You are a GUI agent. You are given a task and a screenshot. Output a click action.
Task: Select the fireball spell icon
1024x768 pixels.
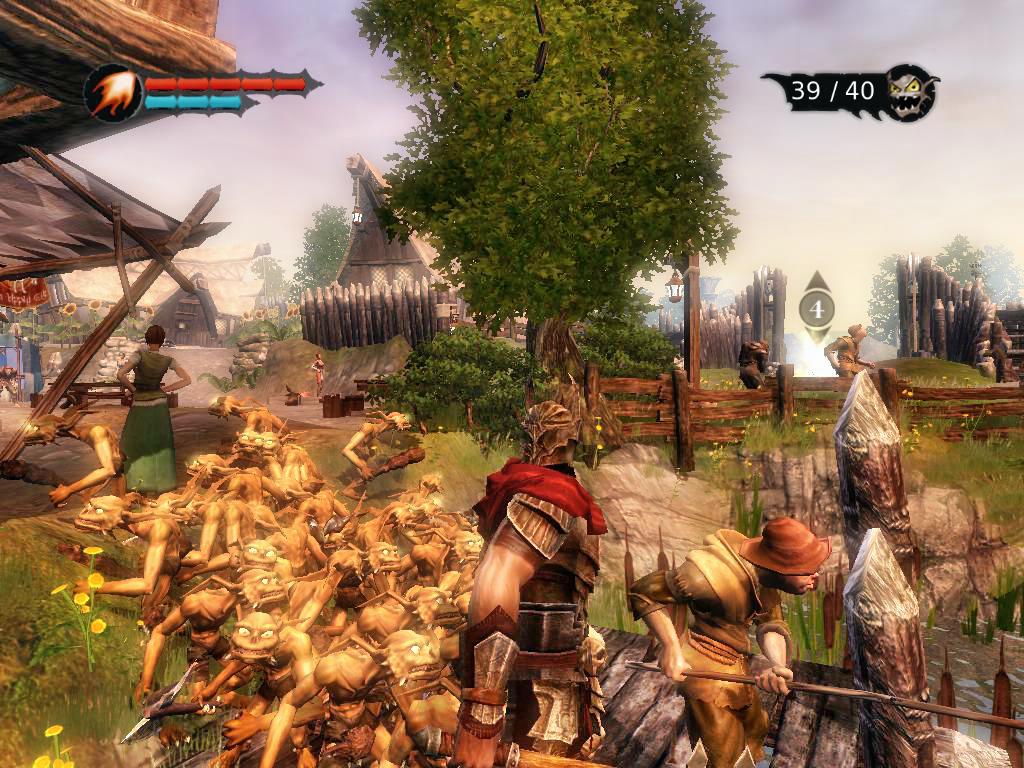click(113, 93)
